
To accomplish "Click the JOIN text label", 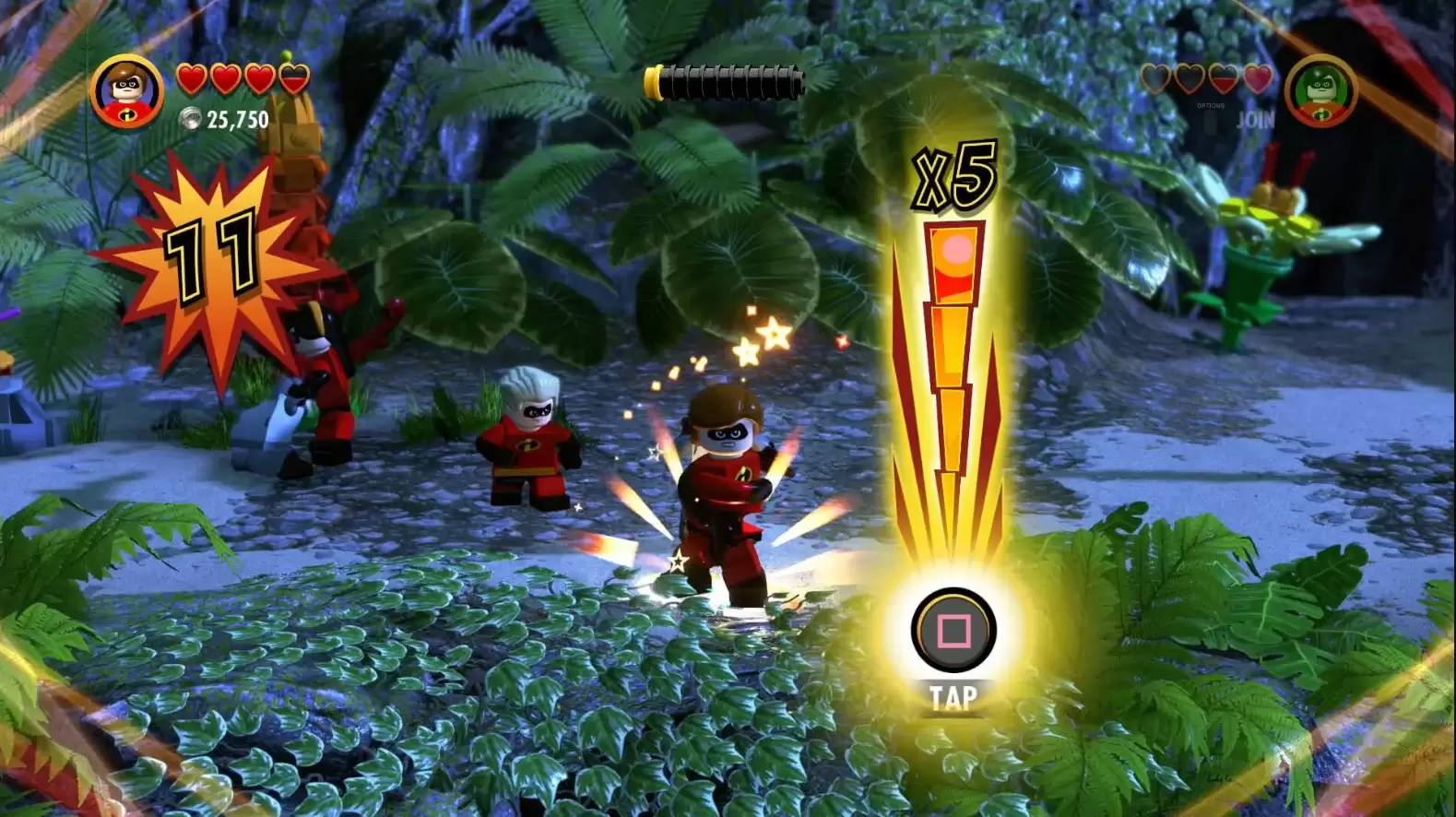I will click(1256, 120).
